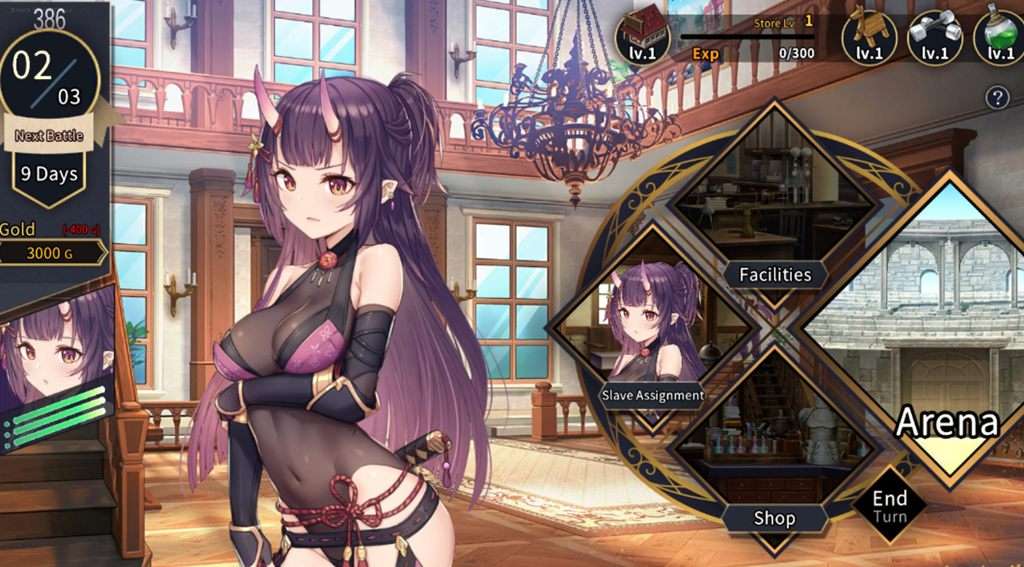End the current turn
1024x567 pixels.
[889, 505]
